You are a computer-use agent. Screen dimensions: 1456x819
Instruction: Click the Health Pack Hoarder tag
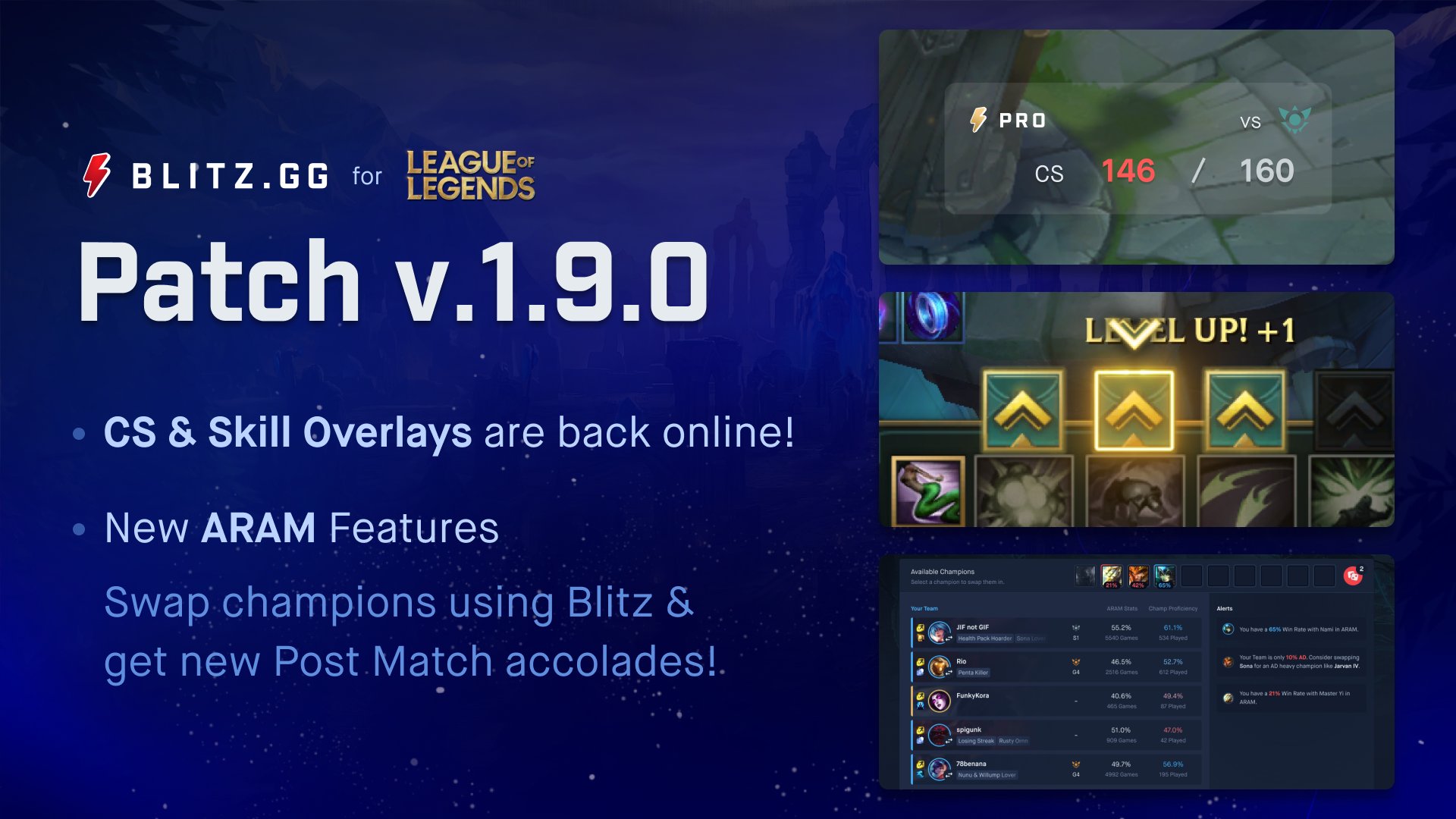[x=984, y=639]
